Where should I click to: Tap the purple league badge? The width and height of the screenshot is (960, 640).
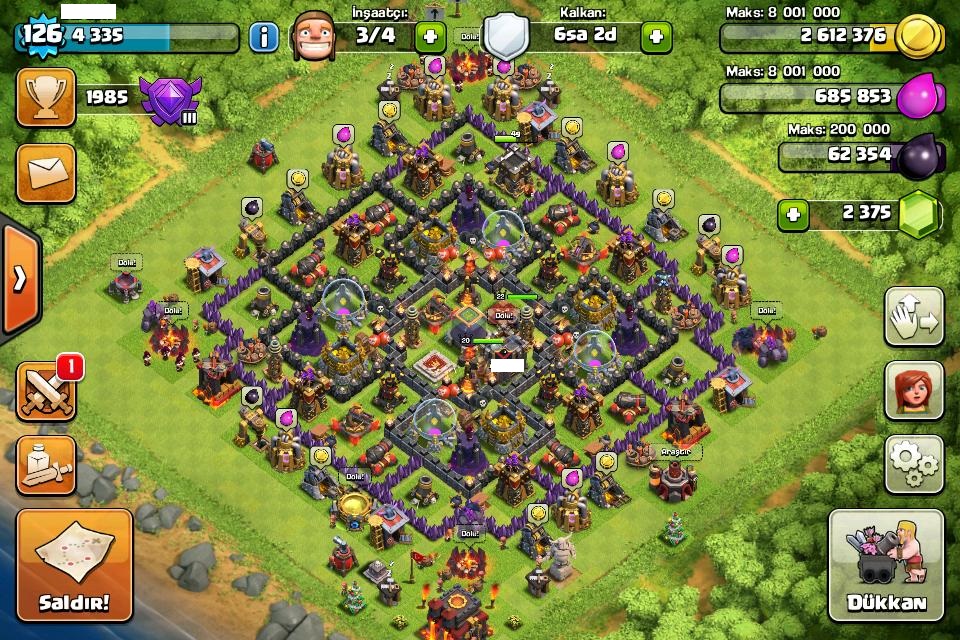coord(169,99)
